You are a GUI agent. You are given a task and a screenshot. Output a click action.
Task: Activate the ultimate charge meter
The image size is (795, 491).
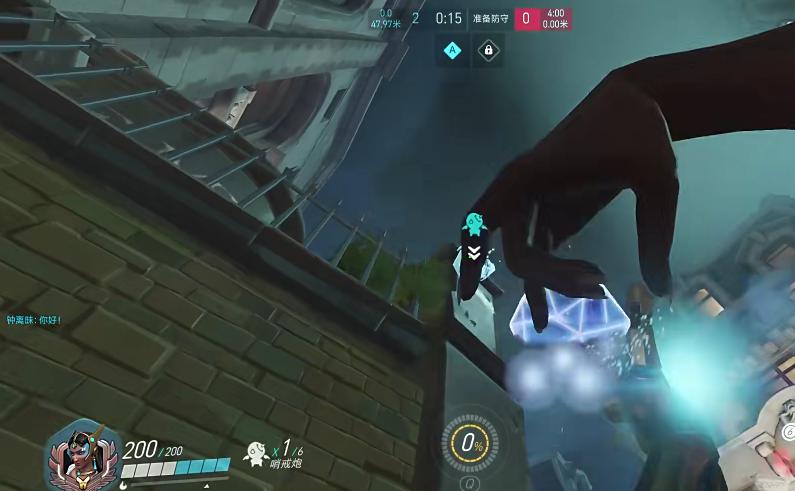(467, 442)
